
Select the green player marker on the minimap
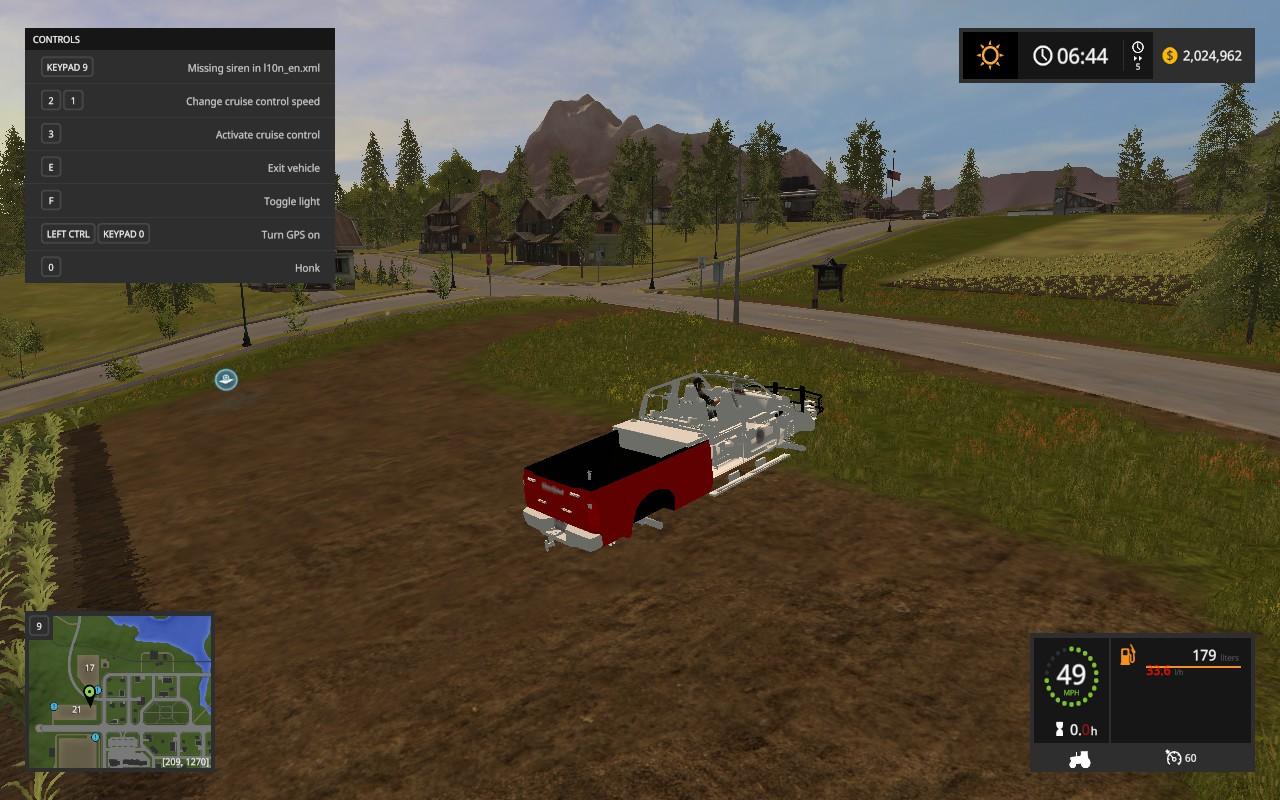[90, 692]
